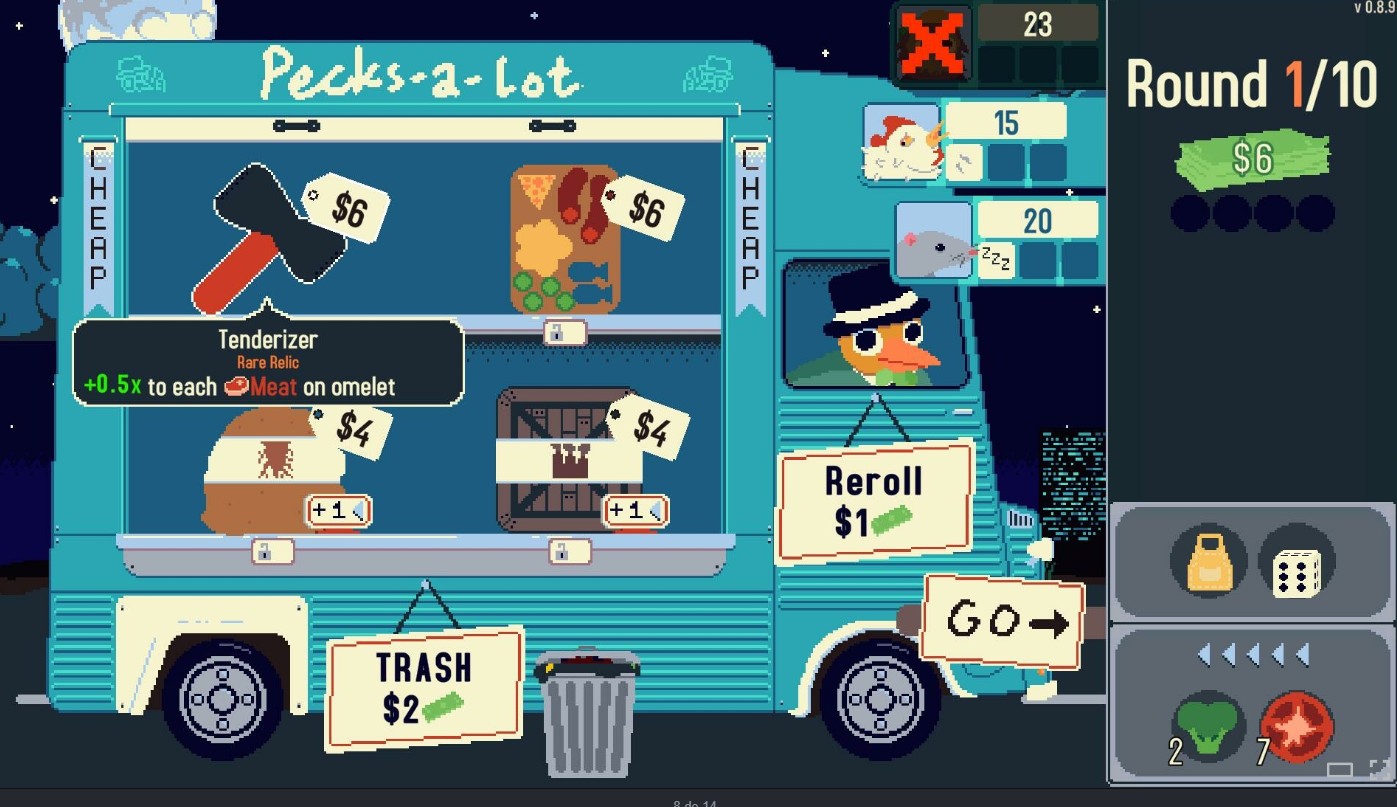Buy the $4 wooden crate pack

tap(568, 460)
